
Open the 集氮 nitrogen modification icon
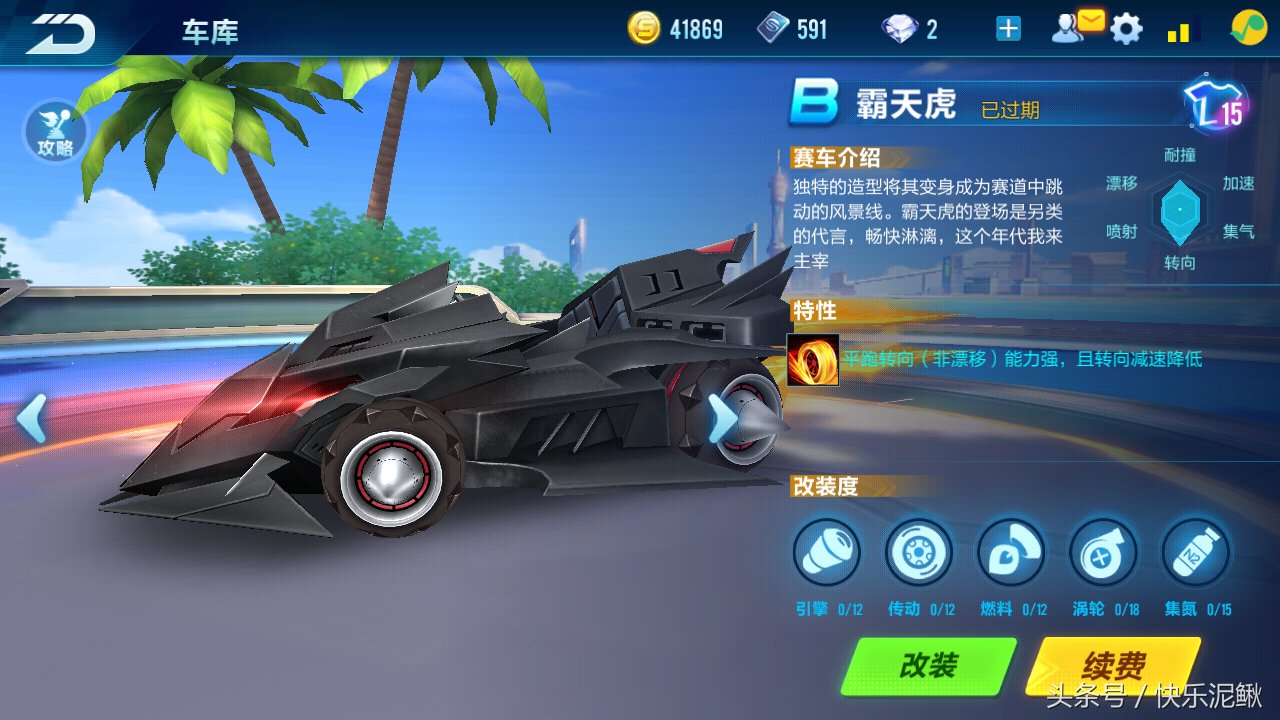click(1195, 551)
